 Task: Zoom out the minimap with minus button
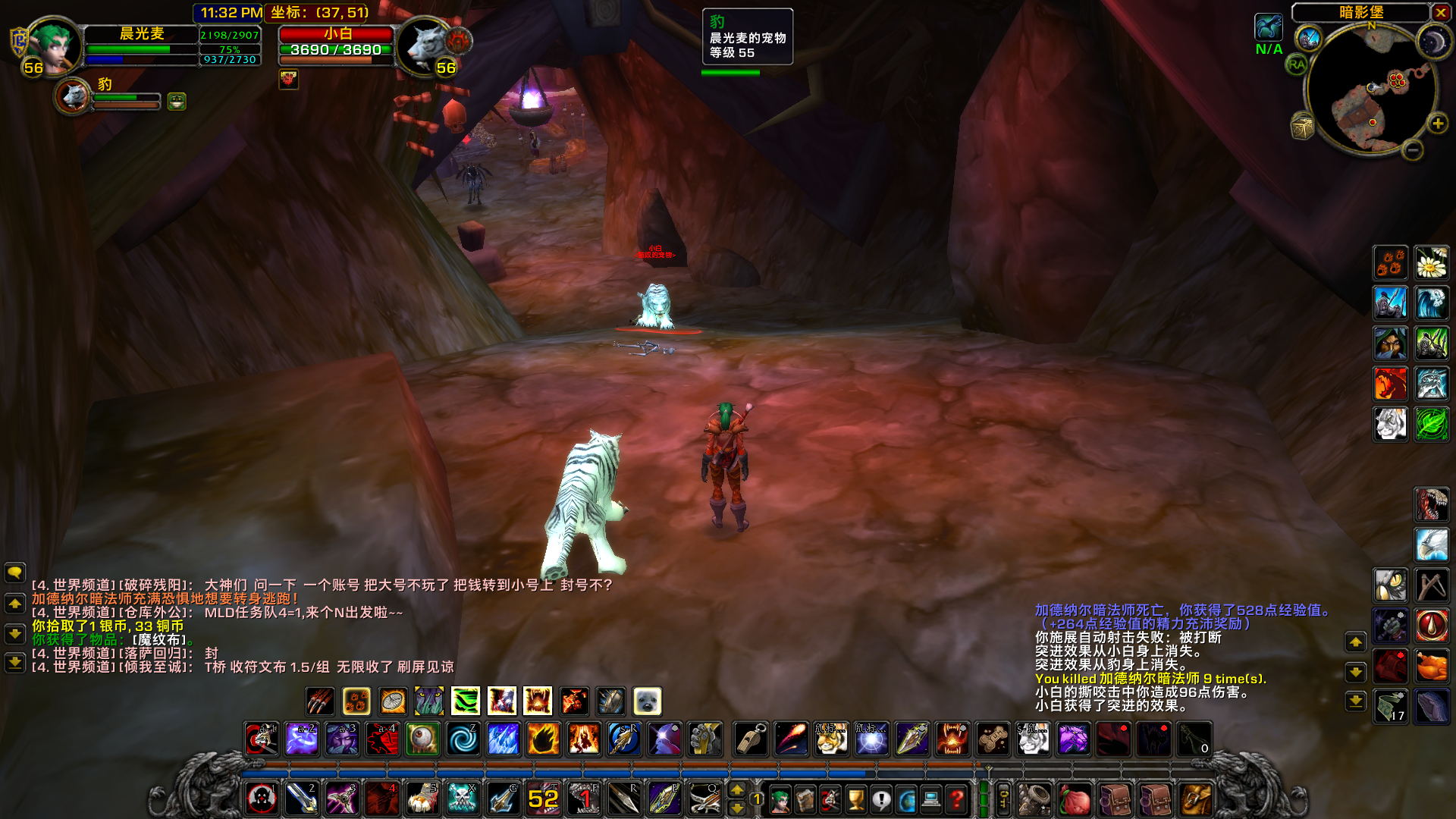pos(1412,150)
